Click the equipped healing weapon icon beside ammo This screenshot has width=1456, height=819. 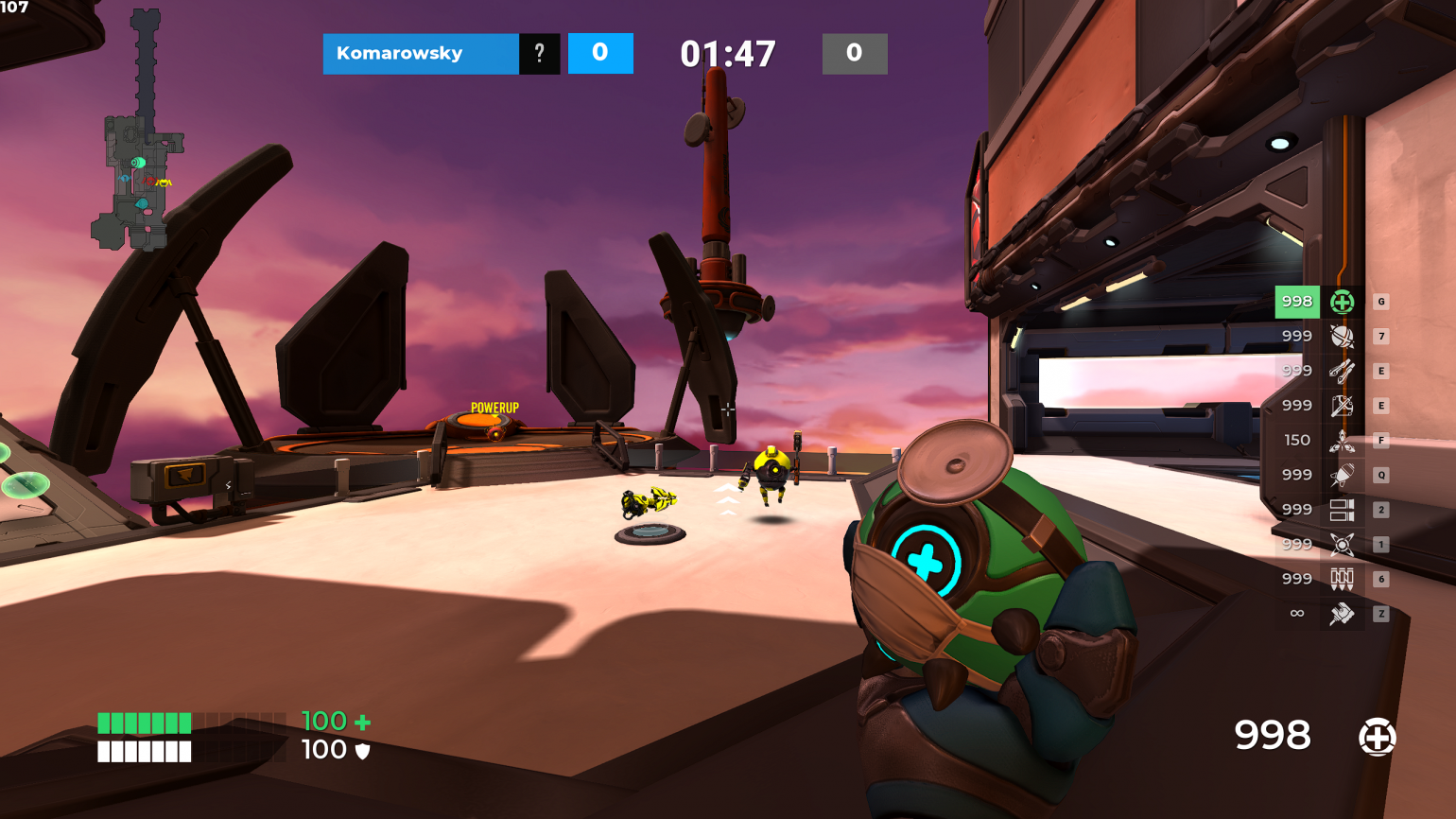[1377, 737]
